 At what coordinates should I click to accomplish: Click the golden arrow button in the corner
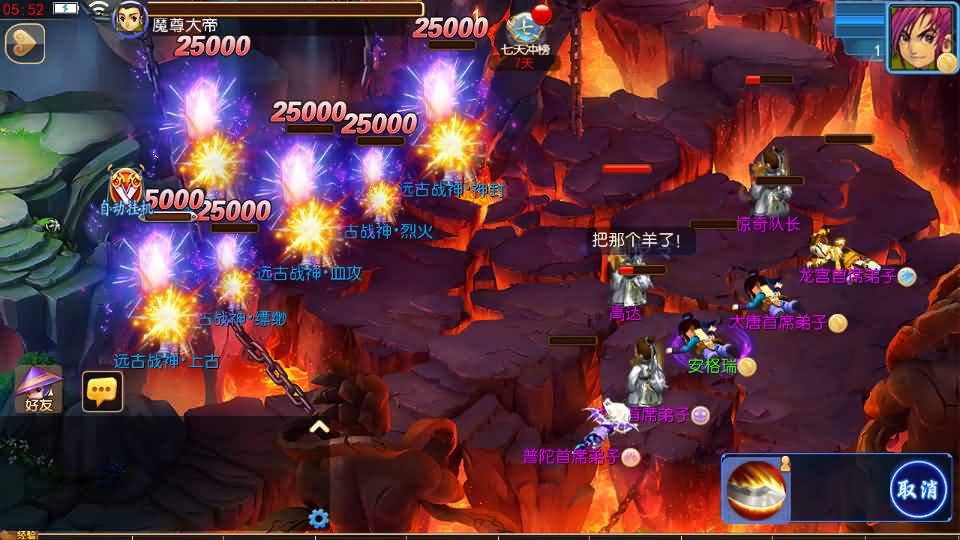click(x=24, y=43)
